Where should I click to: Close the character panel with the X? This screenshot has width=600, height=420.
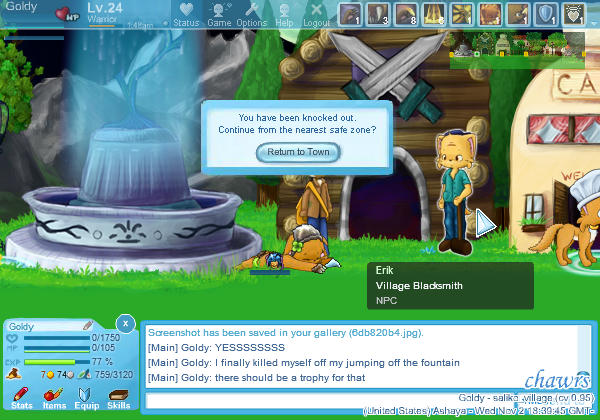click(124, 323)
